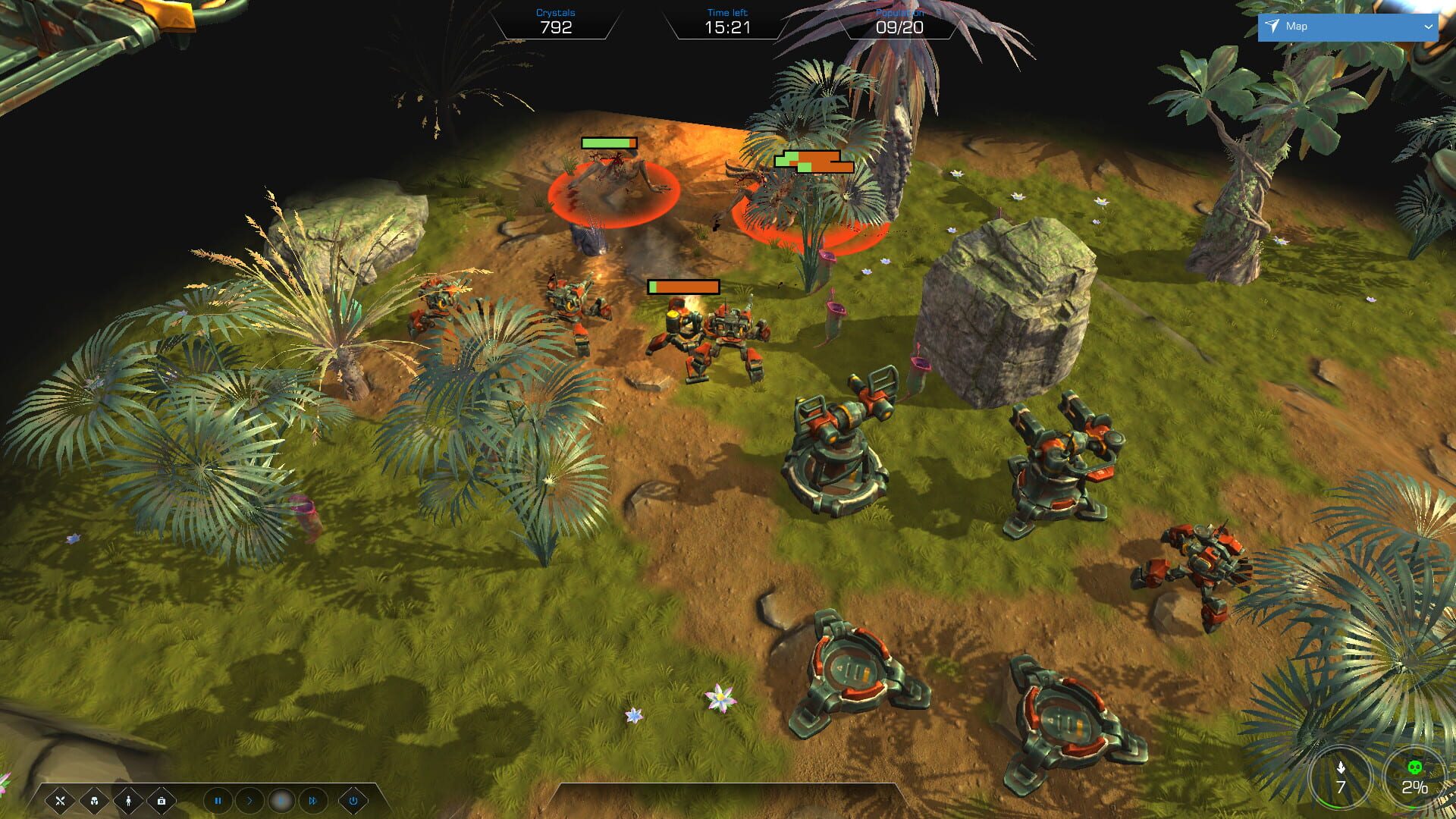This screenshot has height=819, width=1456.
Task: Select the infantry unit icon
Action: [127, 801]
